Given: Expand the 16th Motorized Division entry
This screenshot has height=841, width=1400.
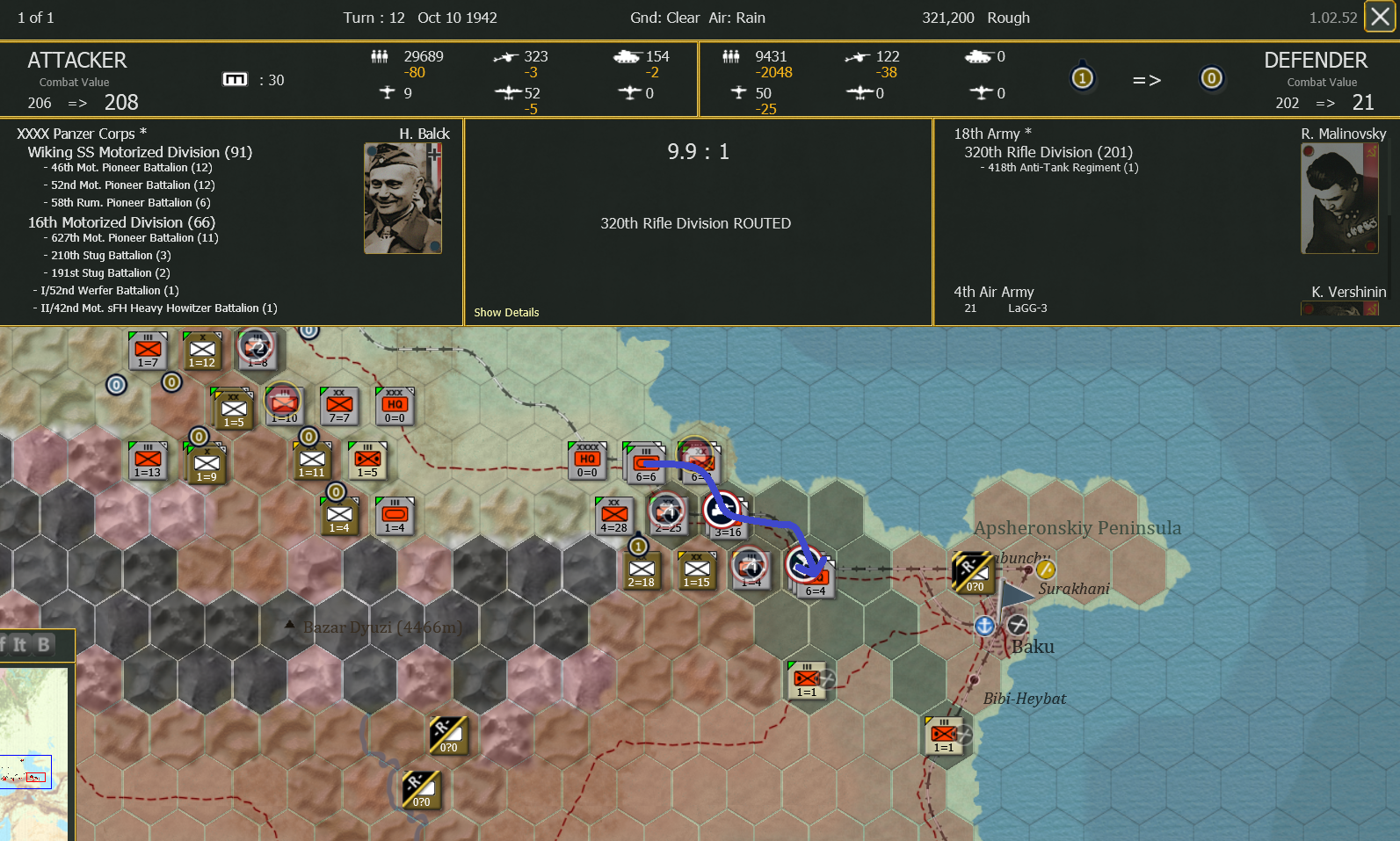Looking at the screenshot, I should (120, 222).
